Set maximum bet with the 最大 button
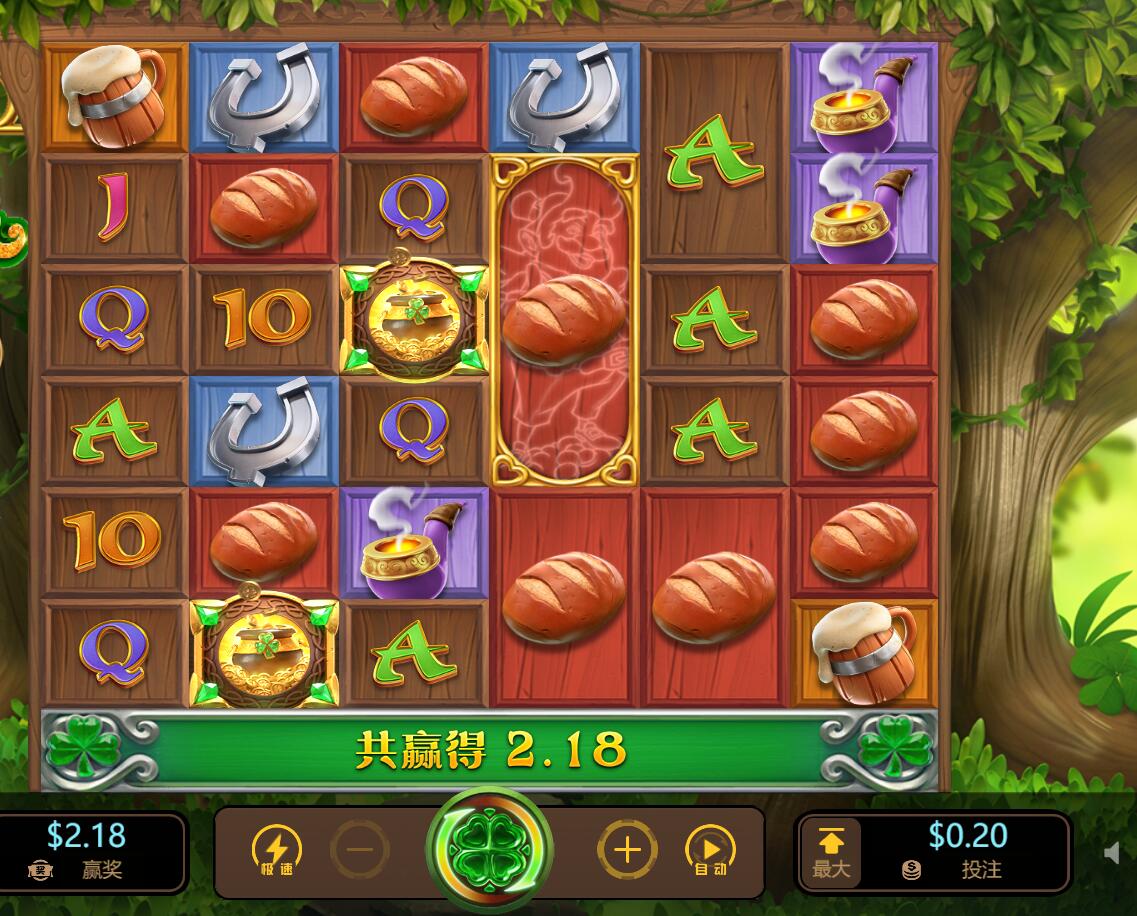1137x916 pixels. point(830,851)
